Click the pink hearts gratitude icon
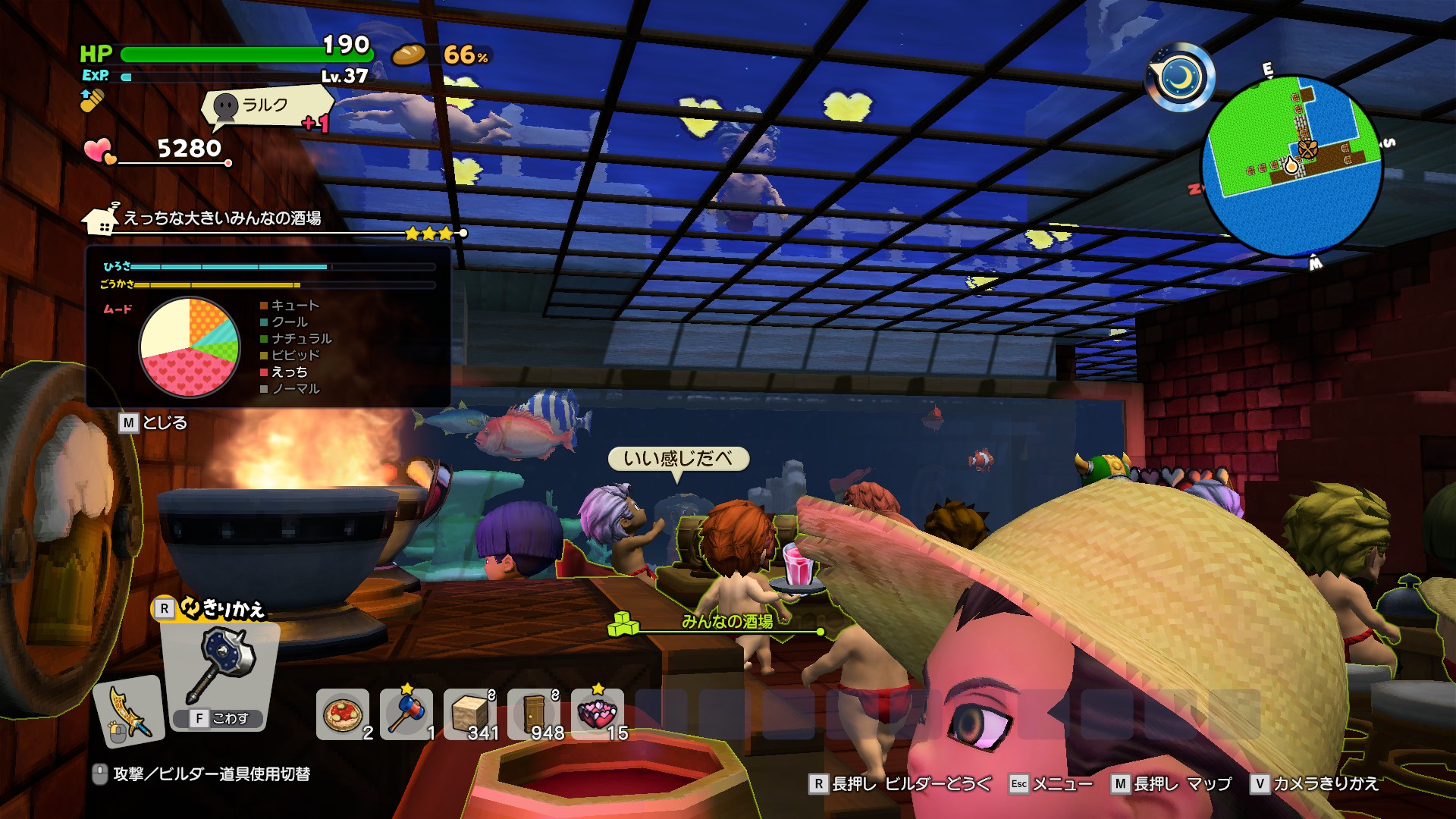The width and height of the screenshot is (1456, 819). point(99,150)
